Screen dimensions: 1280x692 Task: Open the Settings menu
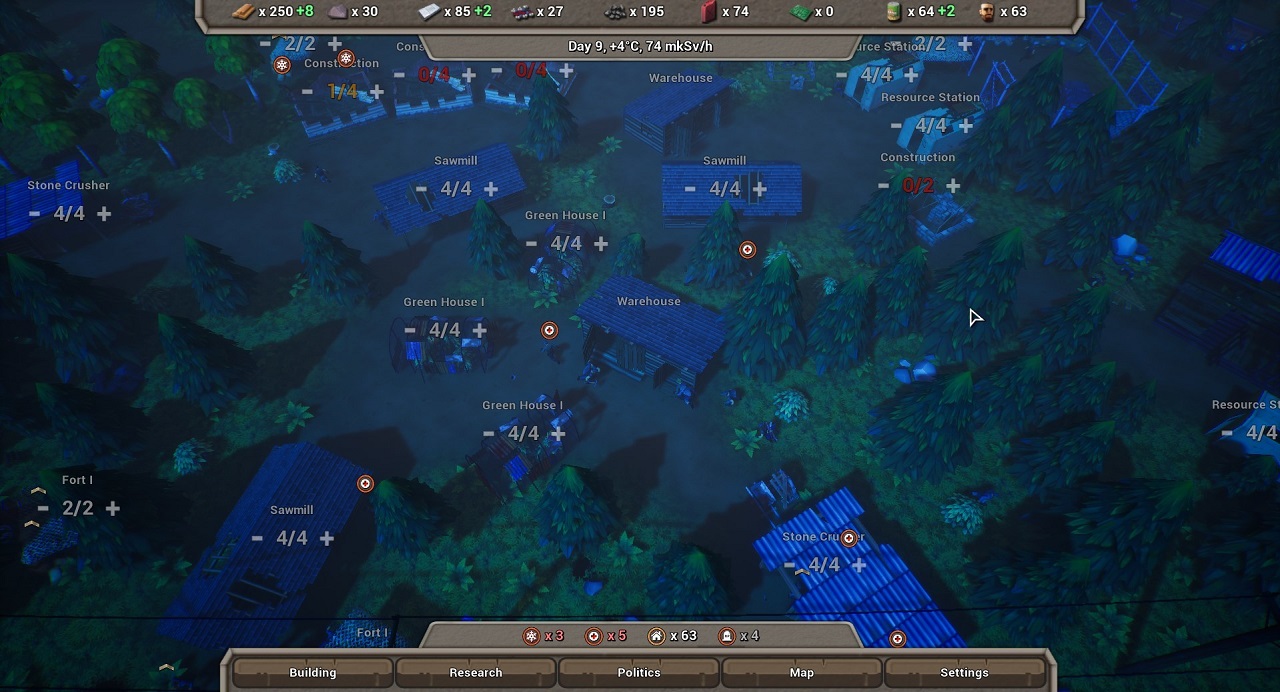[964, 672]
